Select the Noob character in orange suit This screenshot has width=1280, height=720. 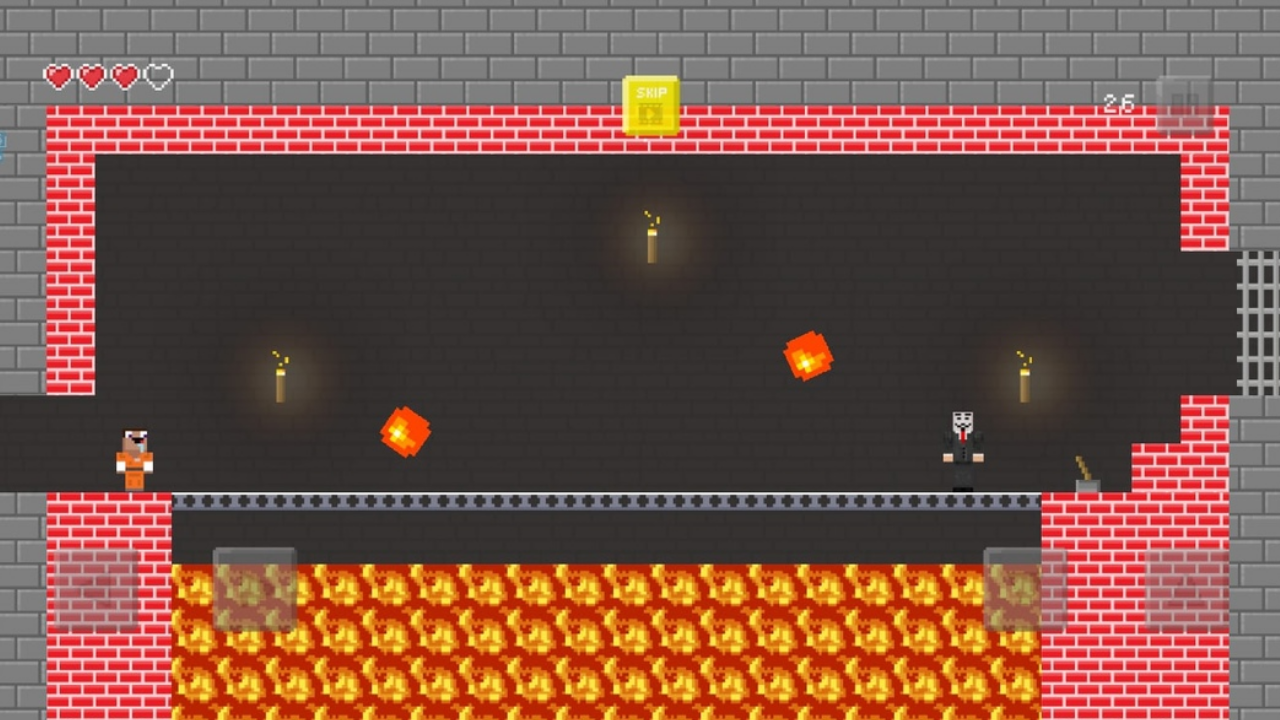[133, 458]
